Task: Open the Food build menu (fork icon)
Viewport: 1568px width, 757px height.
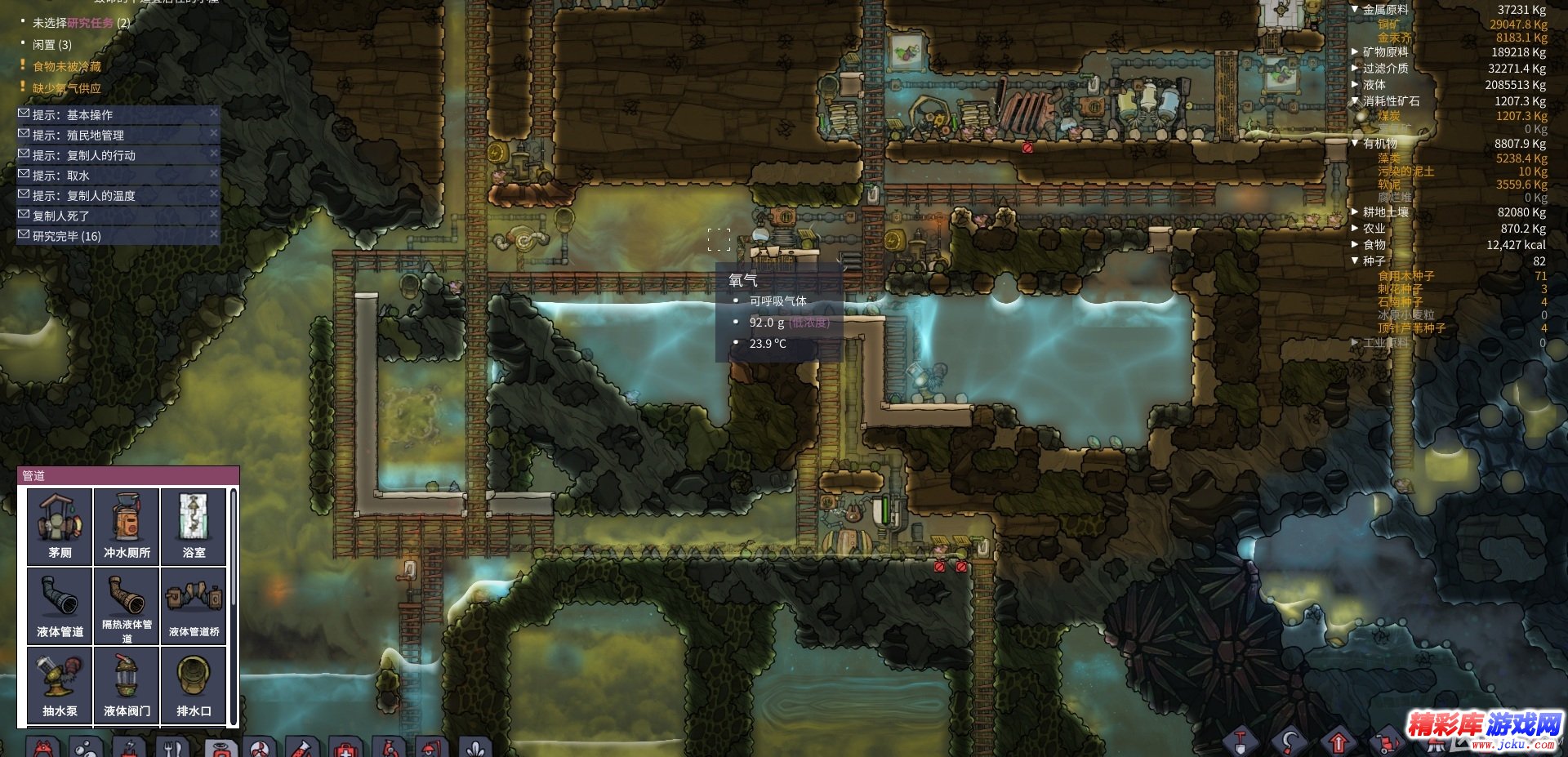Action: pyautogui.click(x=172, y=746)
